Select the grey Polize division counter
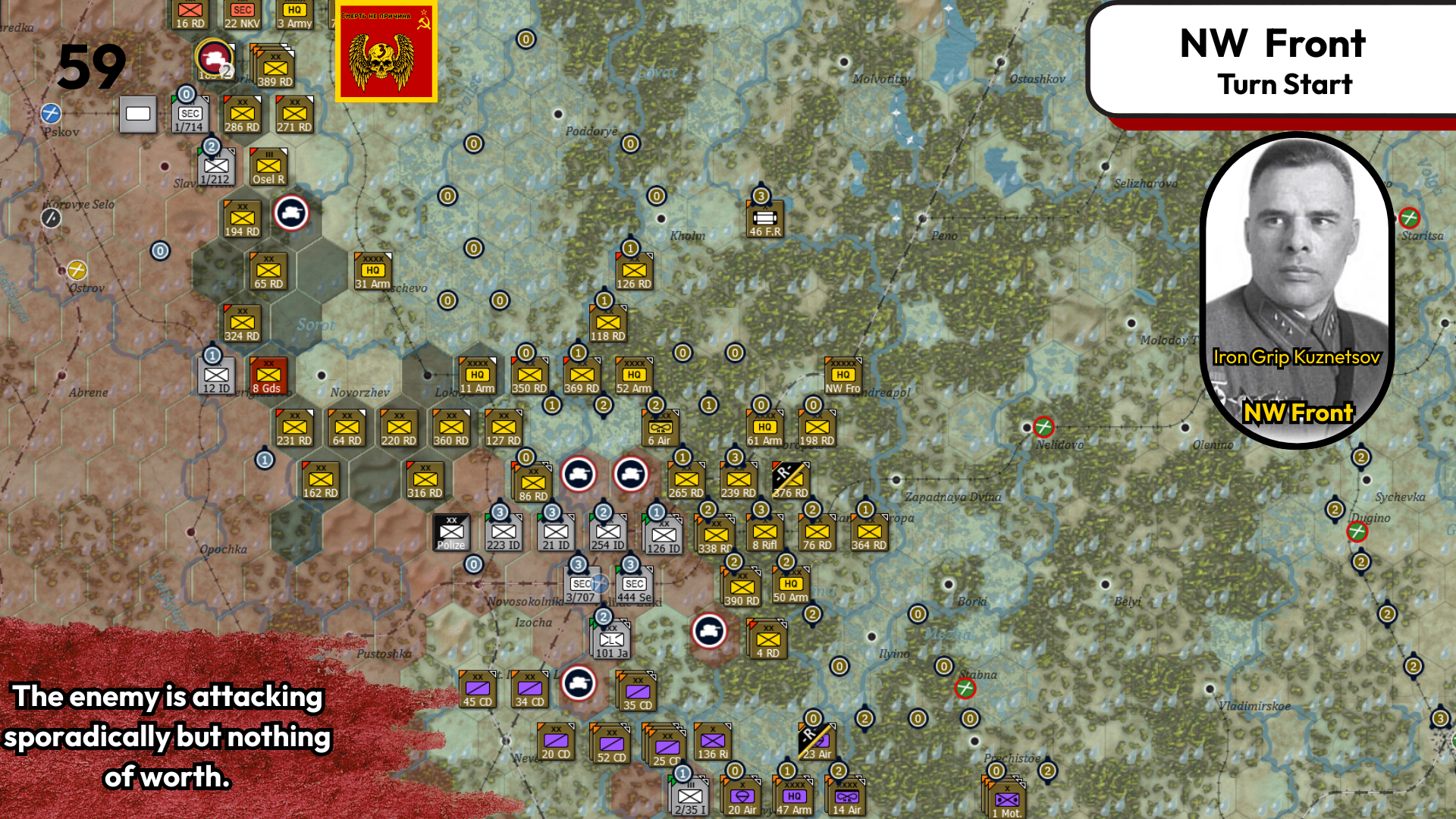 pos(451,532)
